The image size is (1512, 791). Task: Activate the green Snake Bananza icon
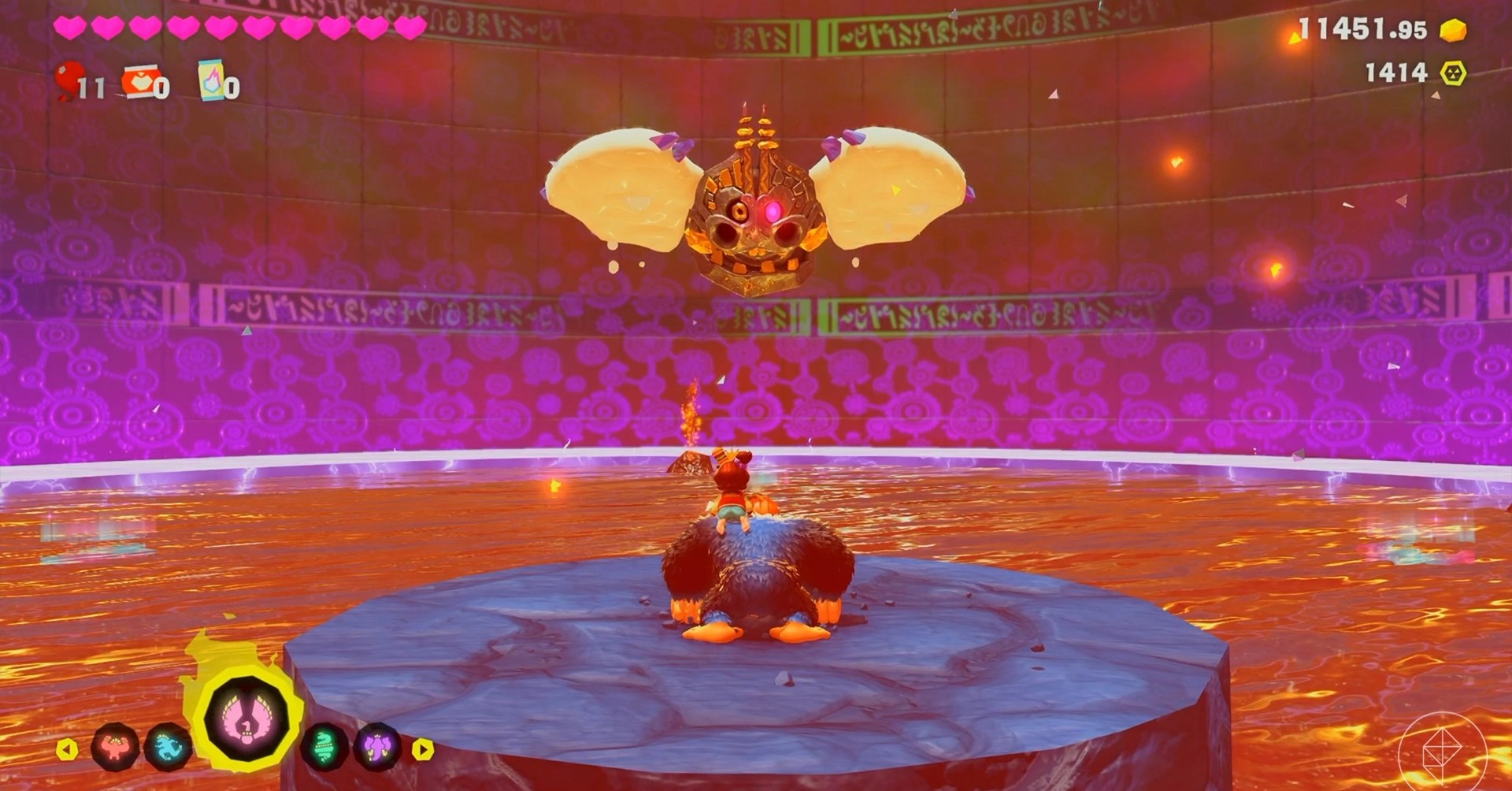[x=324, y=747]
